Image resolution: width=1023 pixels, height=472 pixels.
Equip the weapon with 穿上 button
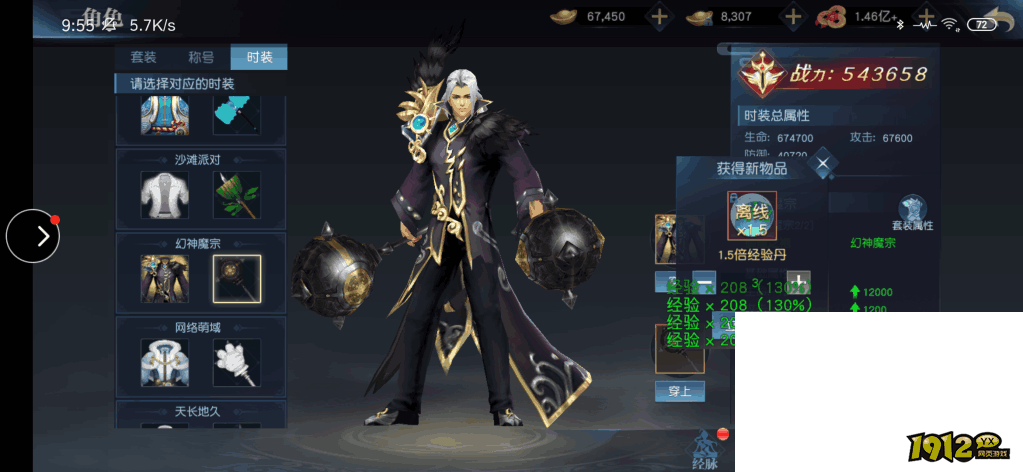pyautogui.click(x=679, y=390)
